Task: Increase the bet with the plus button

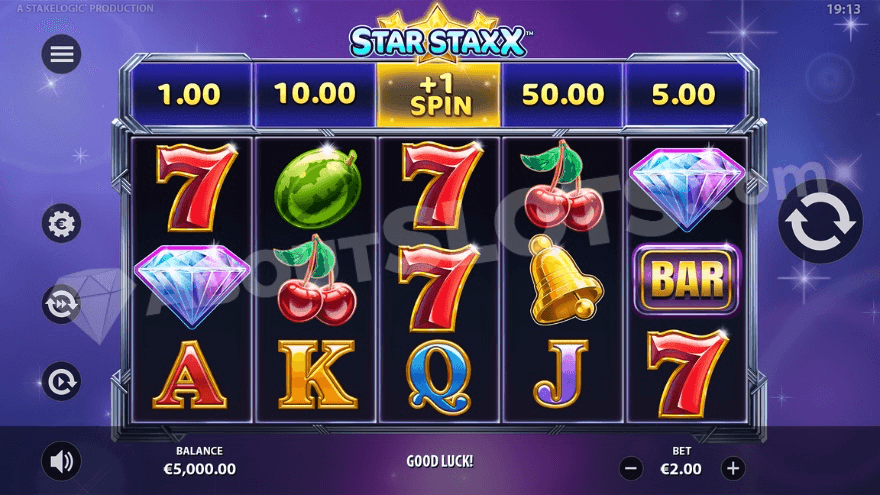Action: point(733,467)
